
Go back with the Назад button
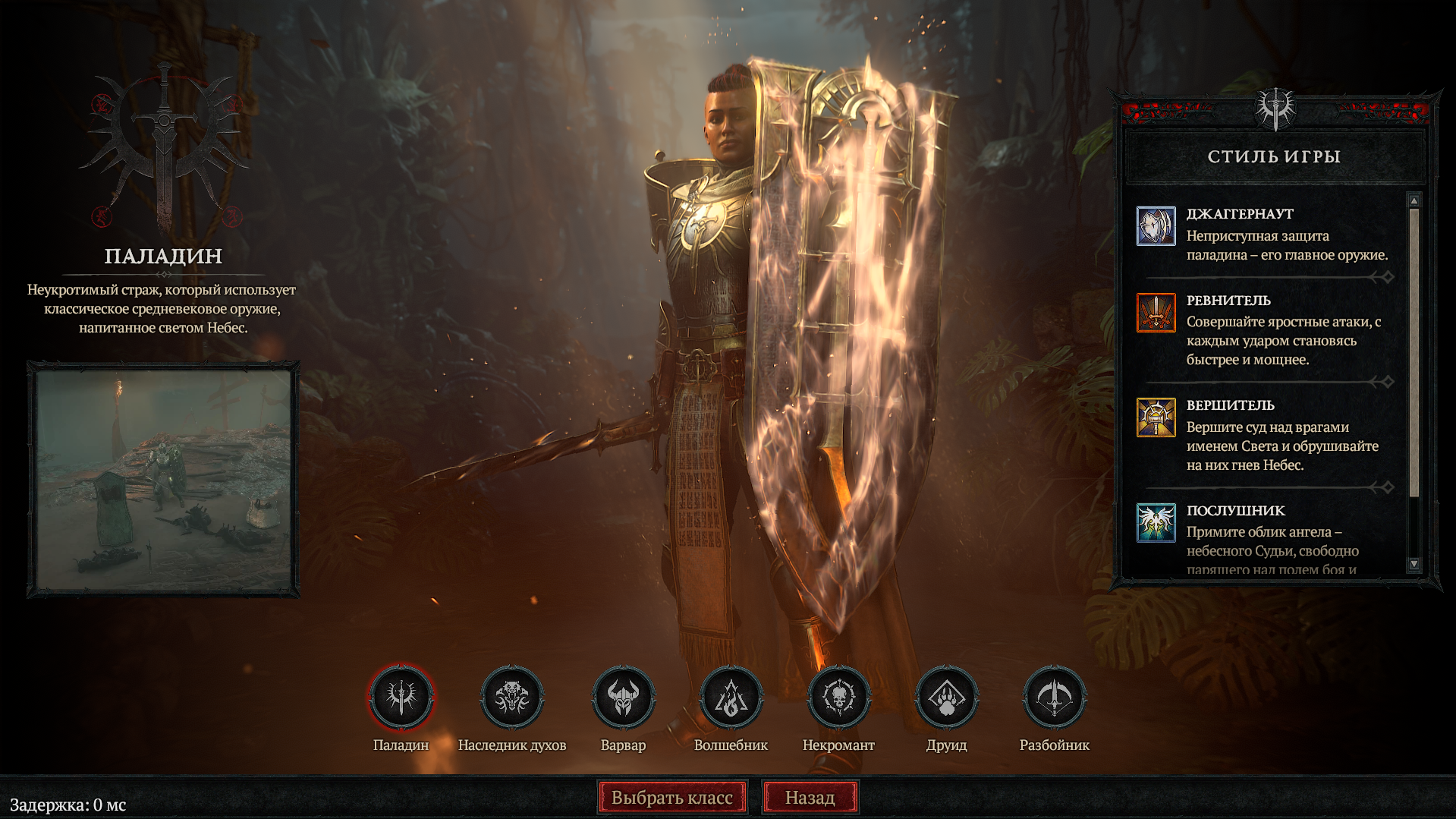click(810, 798)
